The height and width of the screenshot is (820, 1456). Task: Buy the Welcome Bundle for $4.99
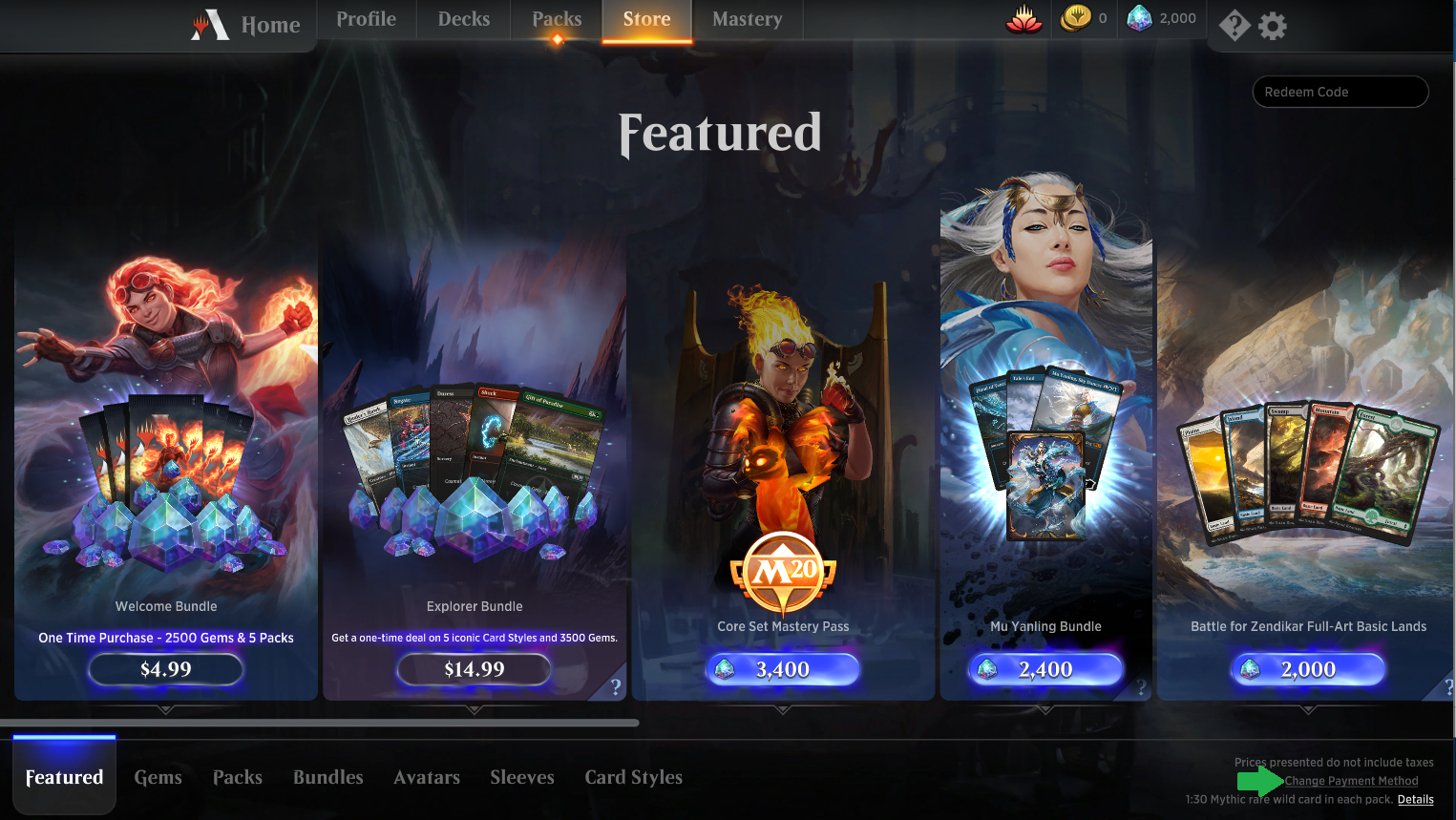point(165,669)
